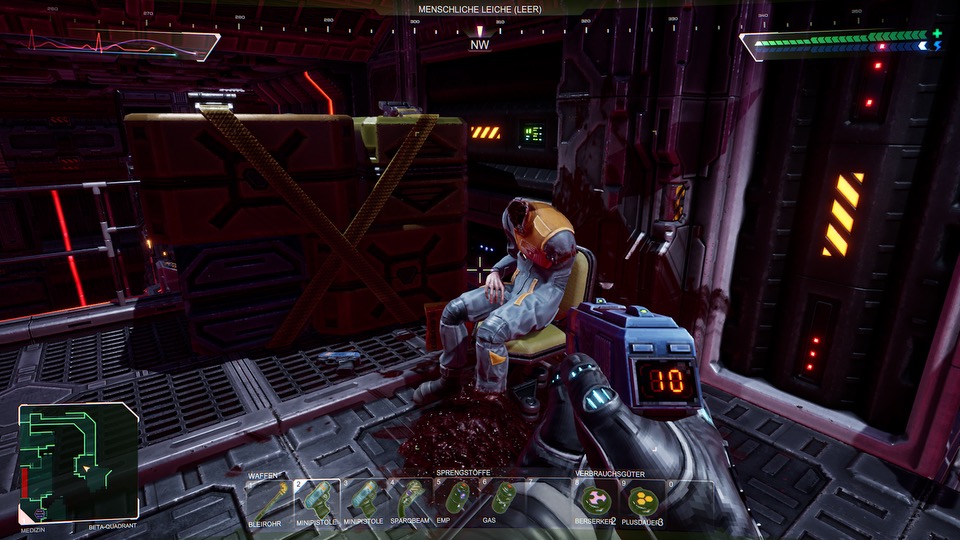This screenshot has height=540, width=960.
Task: Activate the Plusdauer consumable patch
Action: [x=644, y=500]
